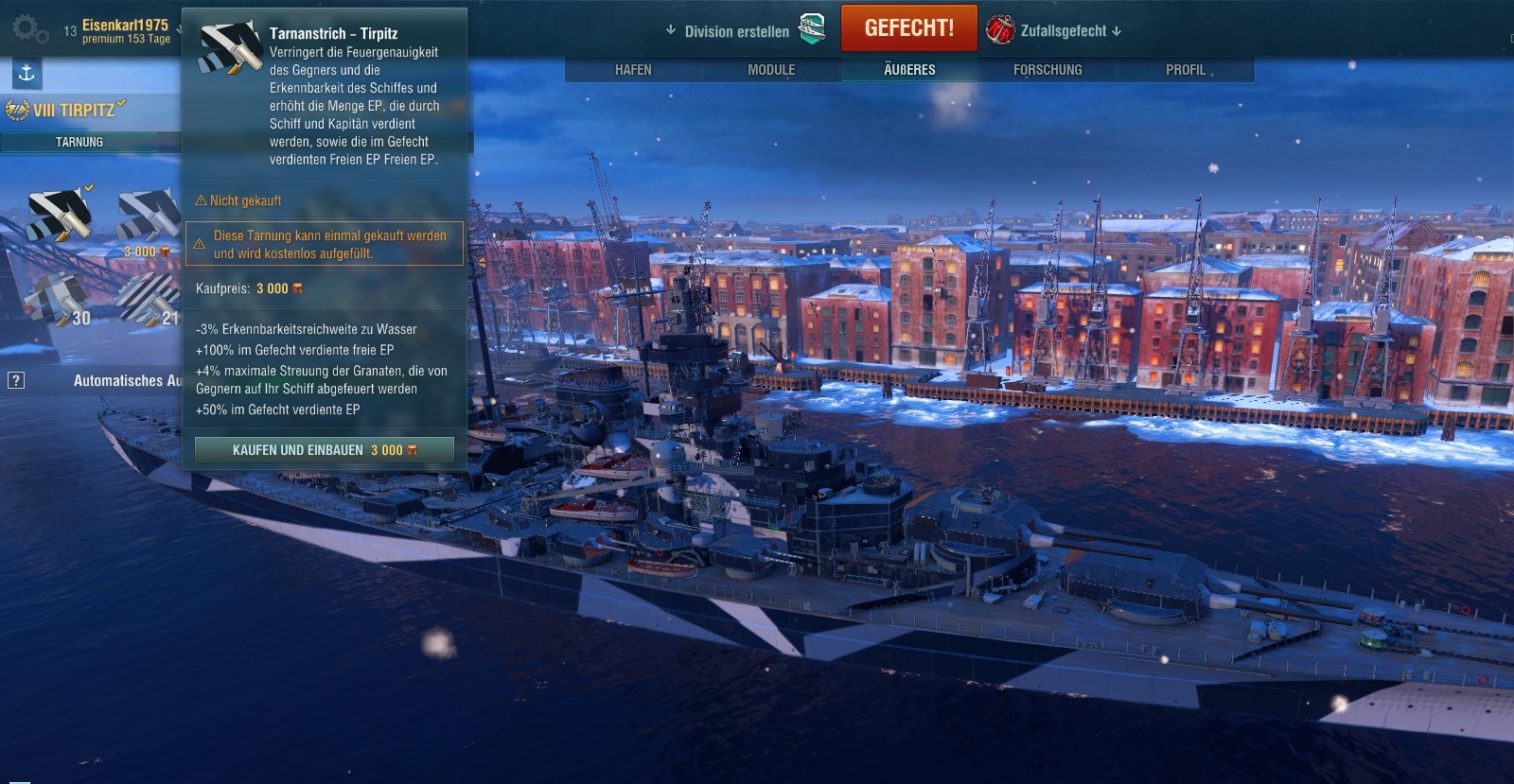
Task: Buy and mount camouflage via KAUFEN UND EINBAUEN
Action: click(x=324, y=450)
